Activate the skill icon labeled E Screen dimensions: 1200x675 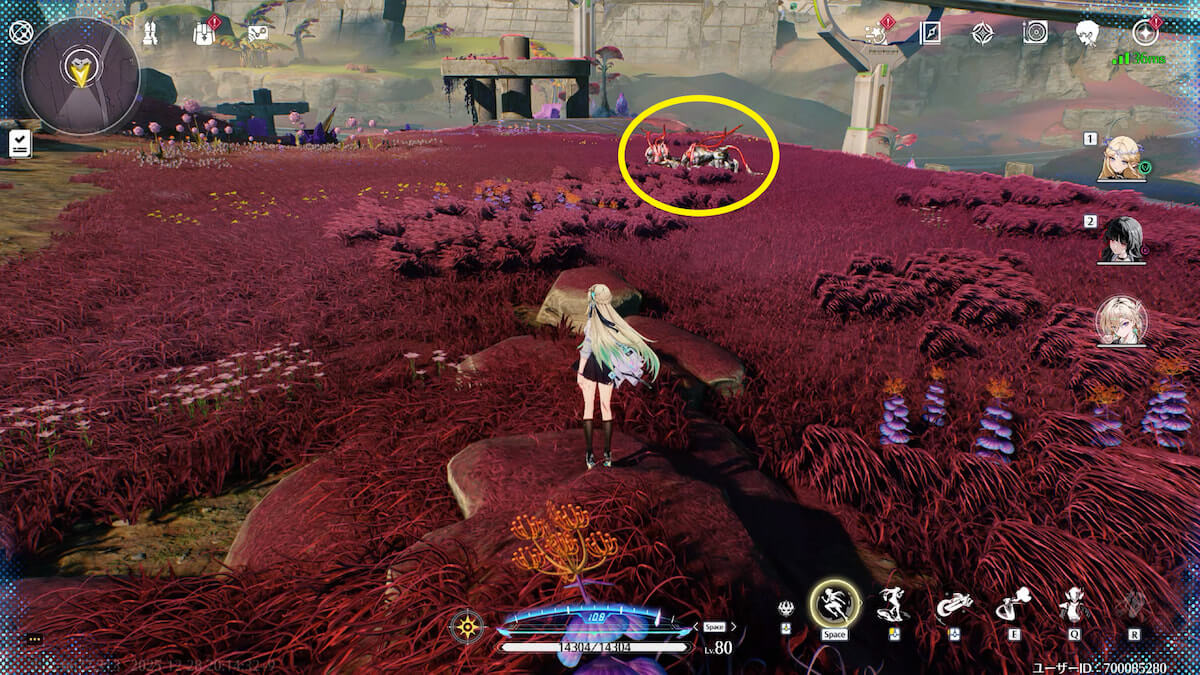coord(1013,605)
